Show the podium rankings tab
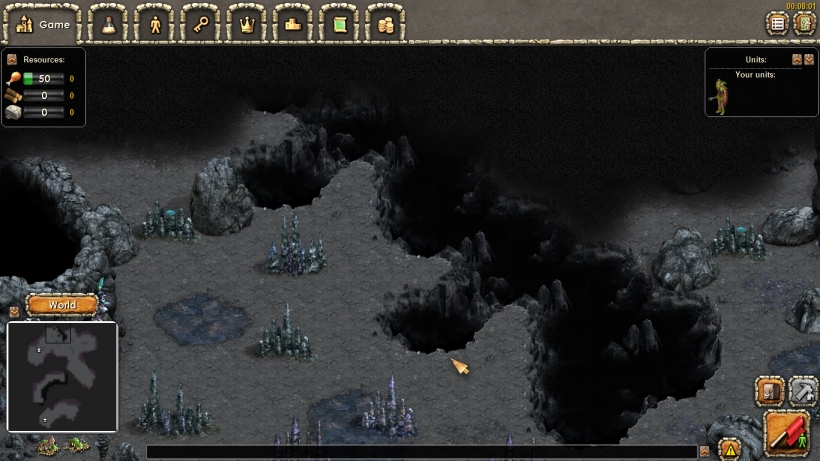Image resolution: width=820 pixels, height=461 pixels. coord(293,24)
